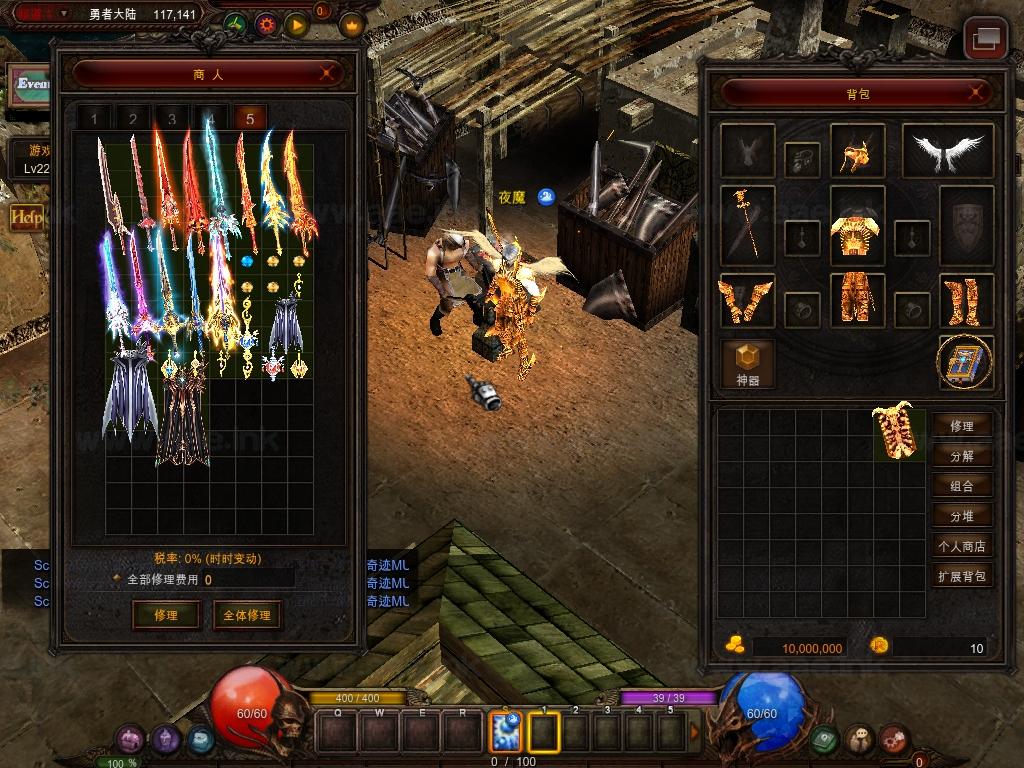
Task: Click the orange gear settings icon
Action: tap(266, 24)
